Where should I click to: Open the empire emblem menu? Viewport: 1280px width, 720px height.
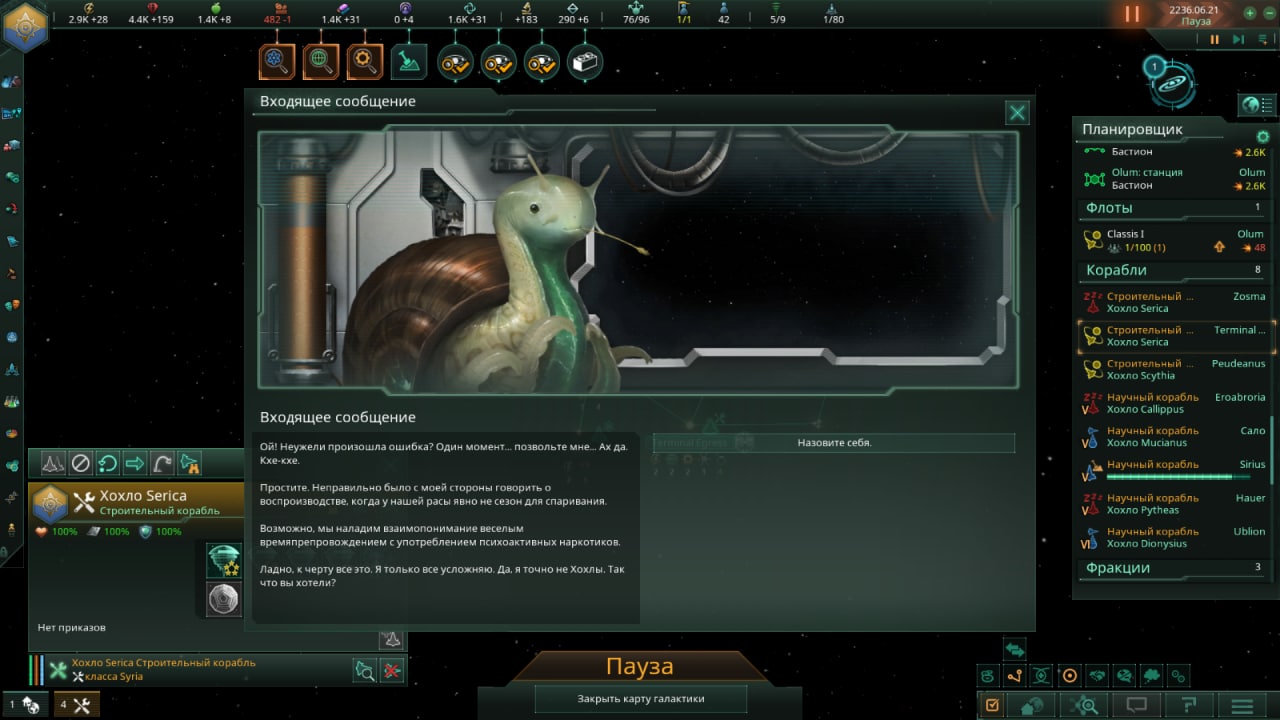coord(25,26)
